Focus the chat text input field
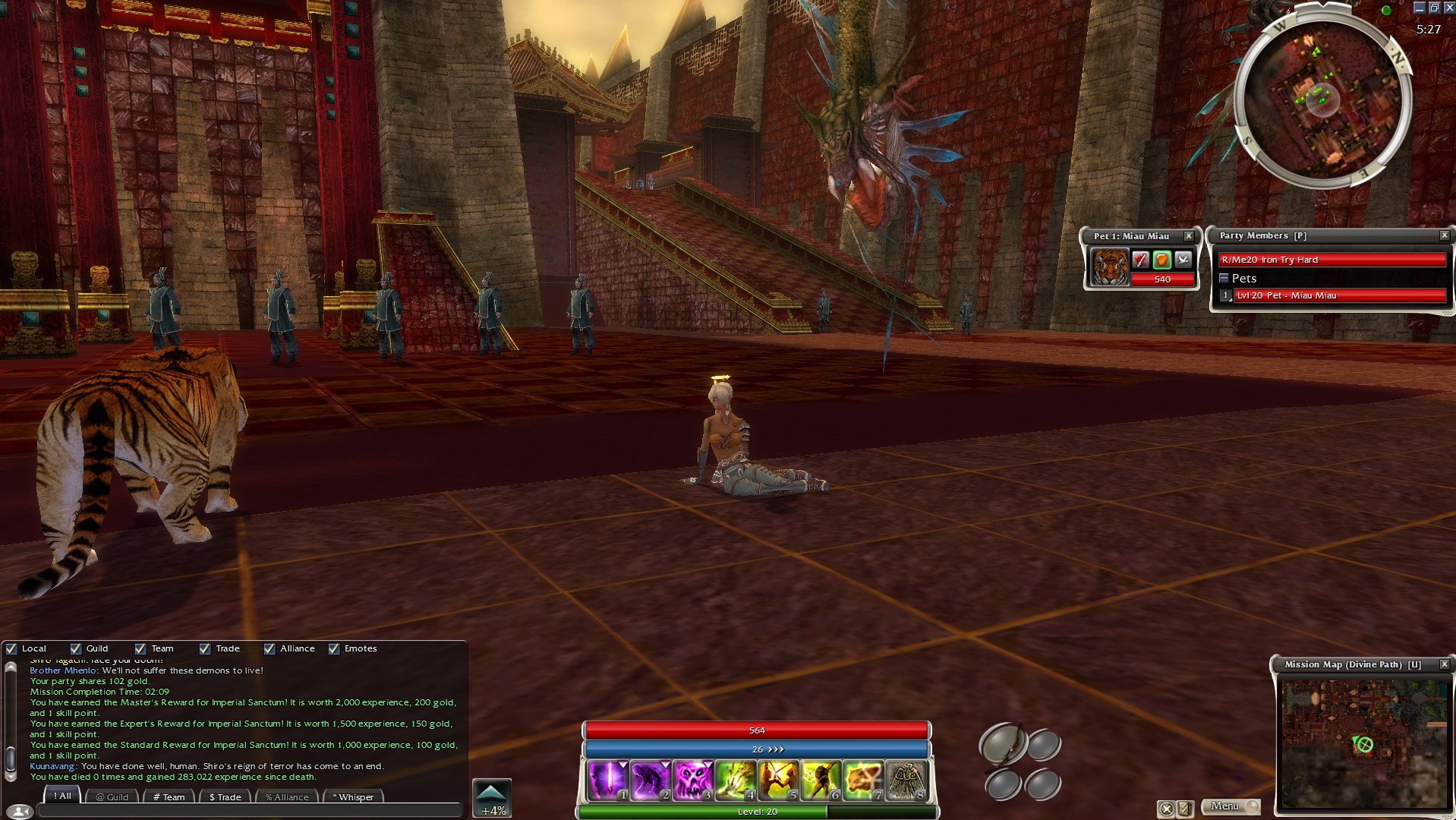1456x820 pixels. click(251, 811)
